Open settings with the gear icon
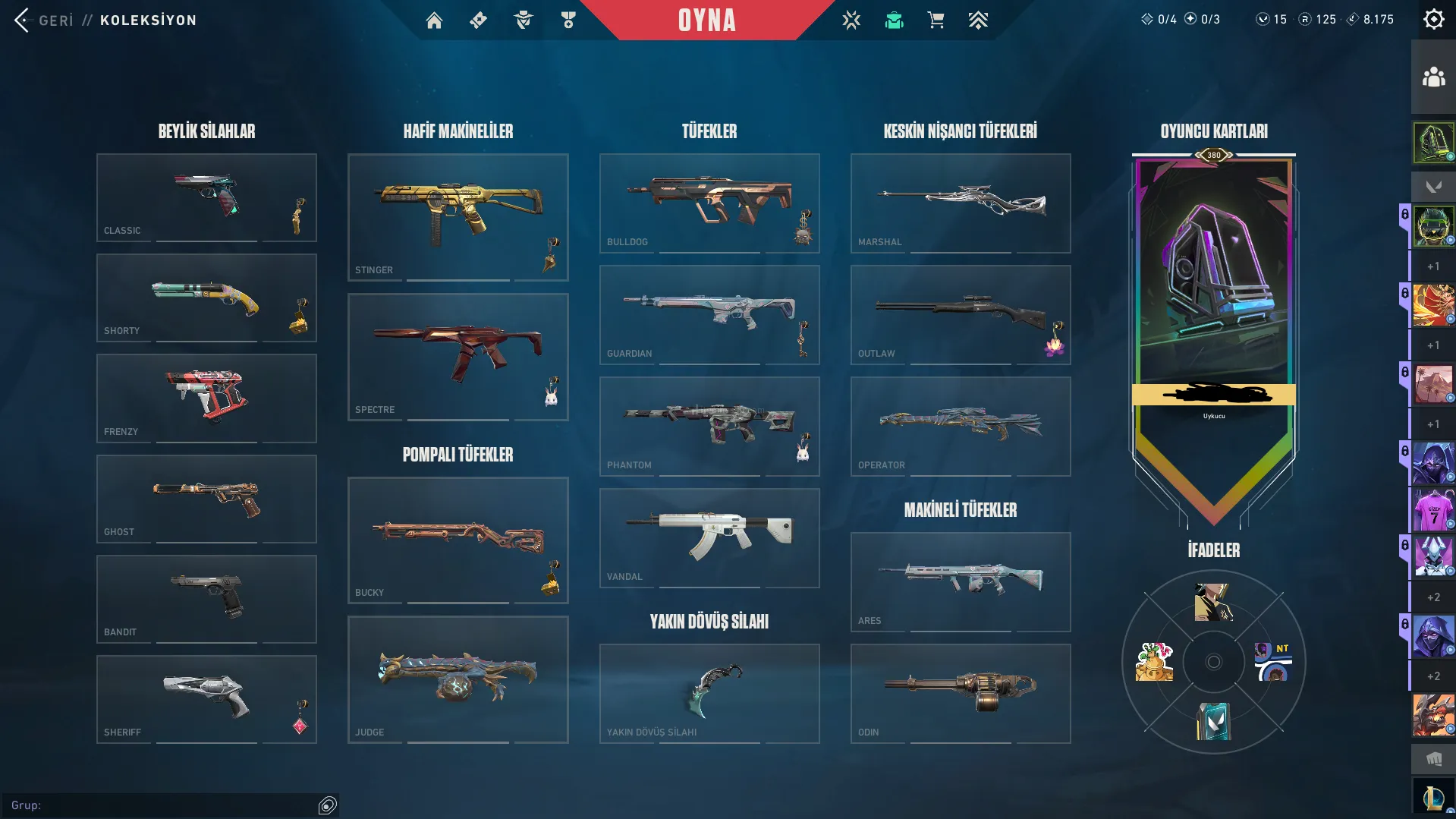1456x819 pixels. [1433, 20]
